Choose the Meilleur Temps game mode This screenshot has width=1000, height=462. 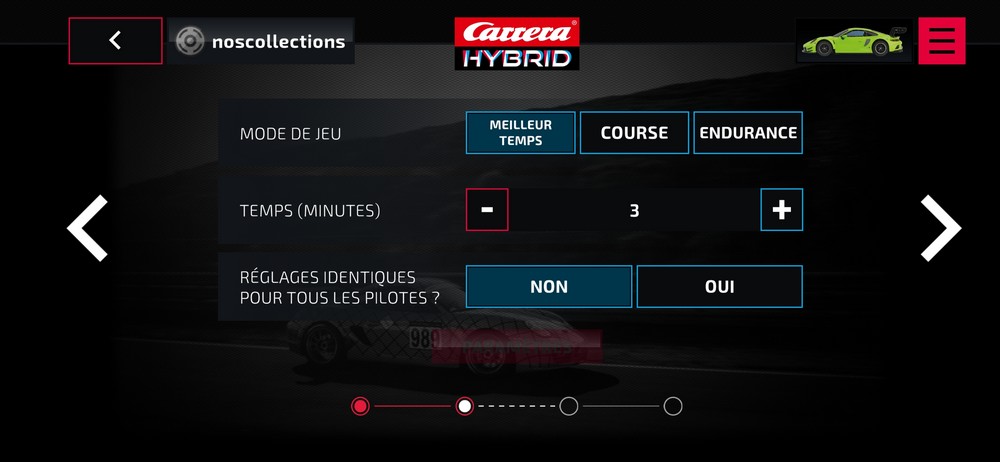pyautogui.click(x=520, y=132)
